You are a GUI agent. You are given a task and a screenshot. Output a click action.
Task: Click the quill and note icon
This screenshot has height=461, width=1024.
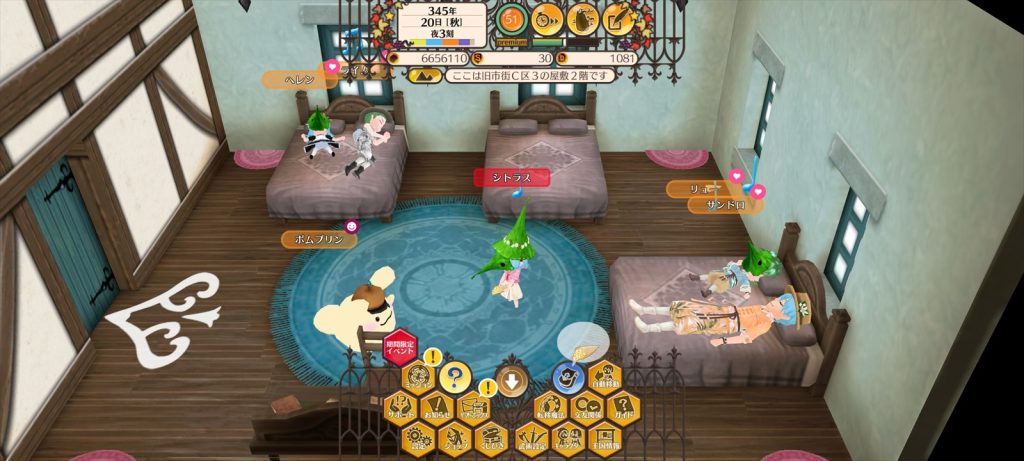620,18
